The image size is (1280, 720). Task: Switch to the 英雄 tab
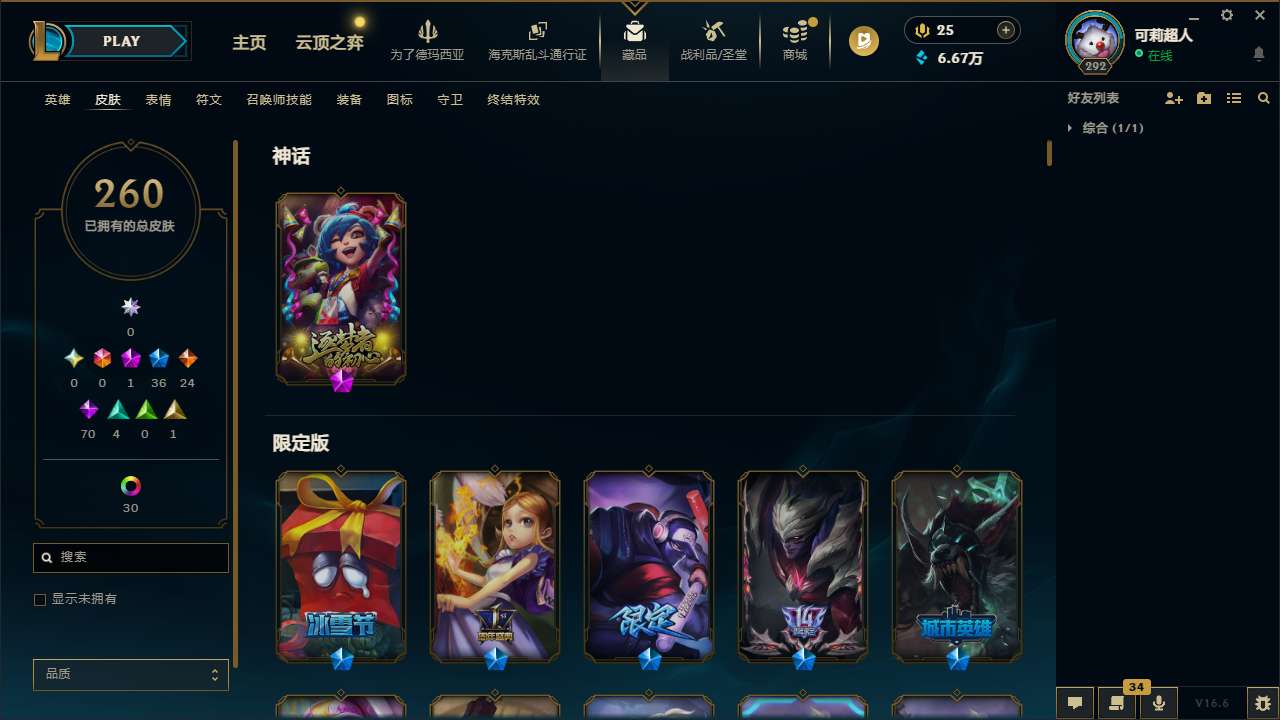(57, 100)
